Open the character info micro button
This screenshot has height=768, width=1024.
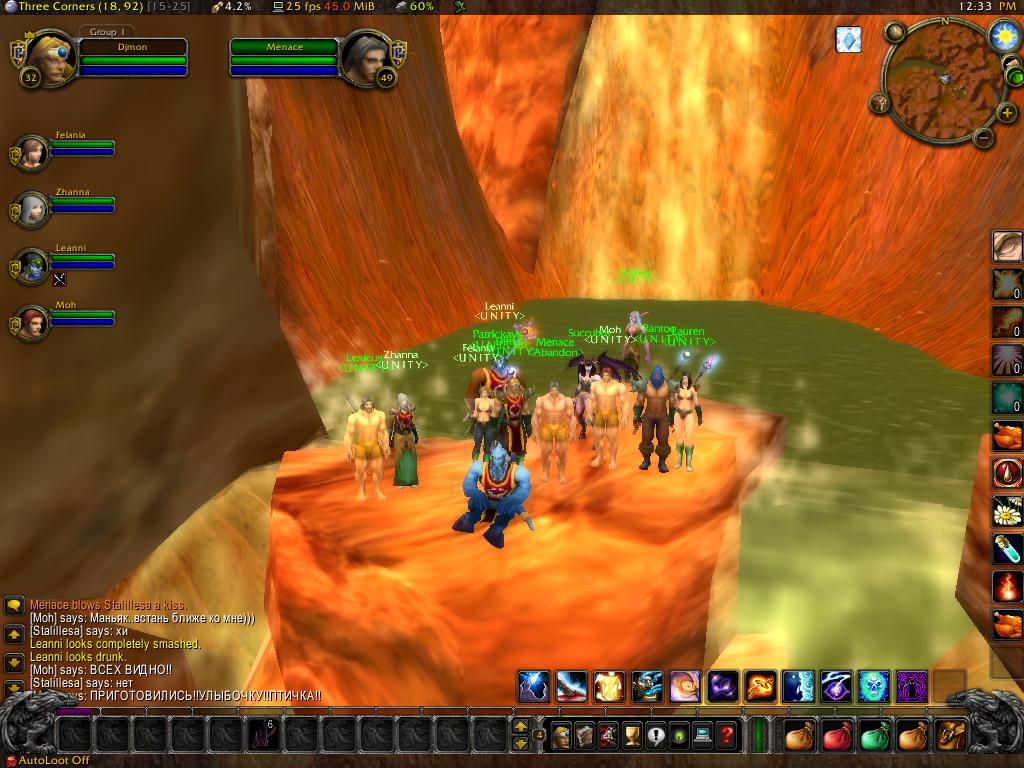tap(562, 736)
